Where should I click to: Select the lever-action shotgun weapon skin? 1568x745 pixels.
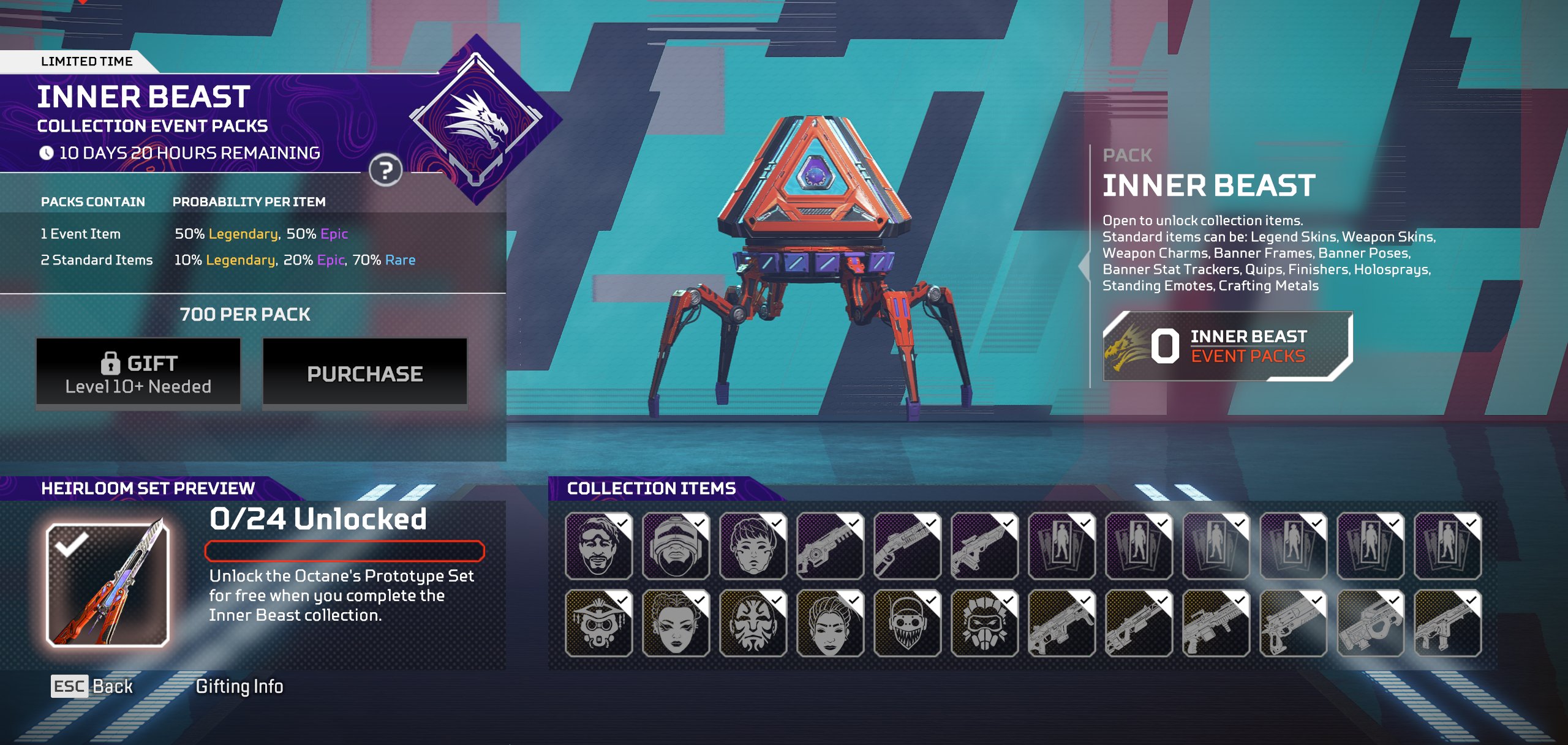(x=907, y=546)
